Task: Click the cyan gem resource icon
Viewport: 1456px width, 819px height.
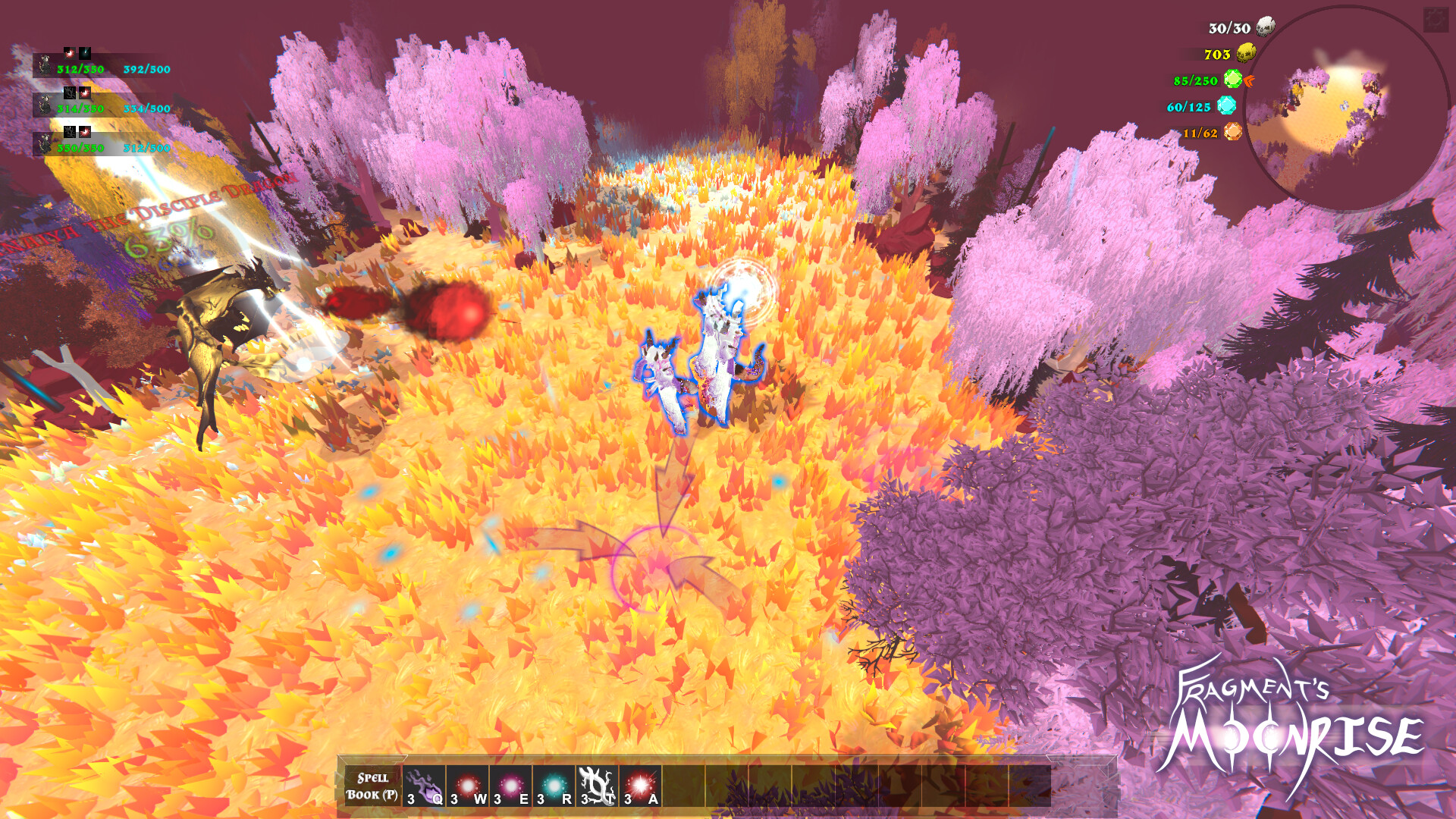Action: coord(1226,106)
